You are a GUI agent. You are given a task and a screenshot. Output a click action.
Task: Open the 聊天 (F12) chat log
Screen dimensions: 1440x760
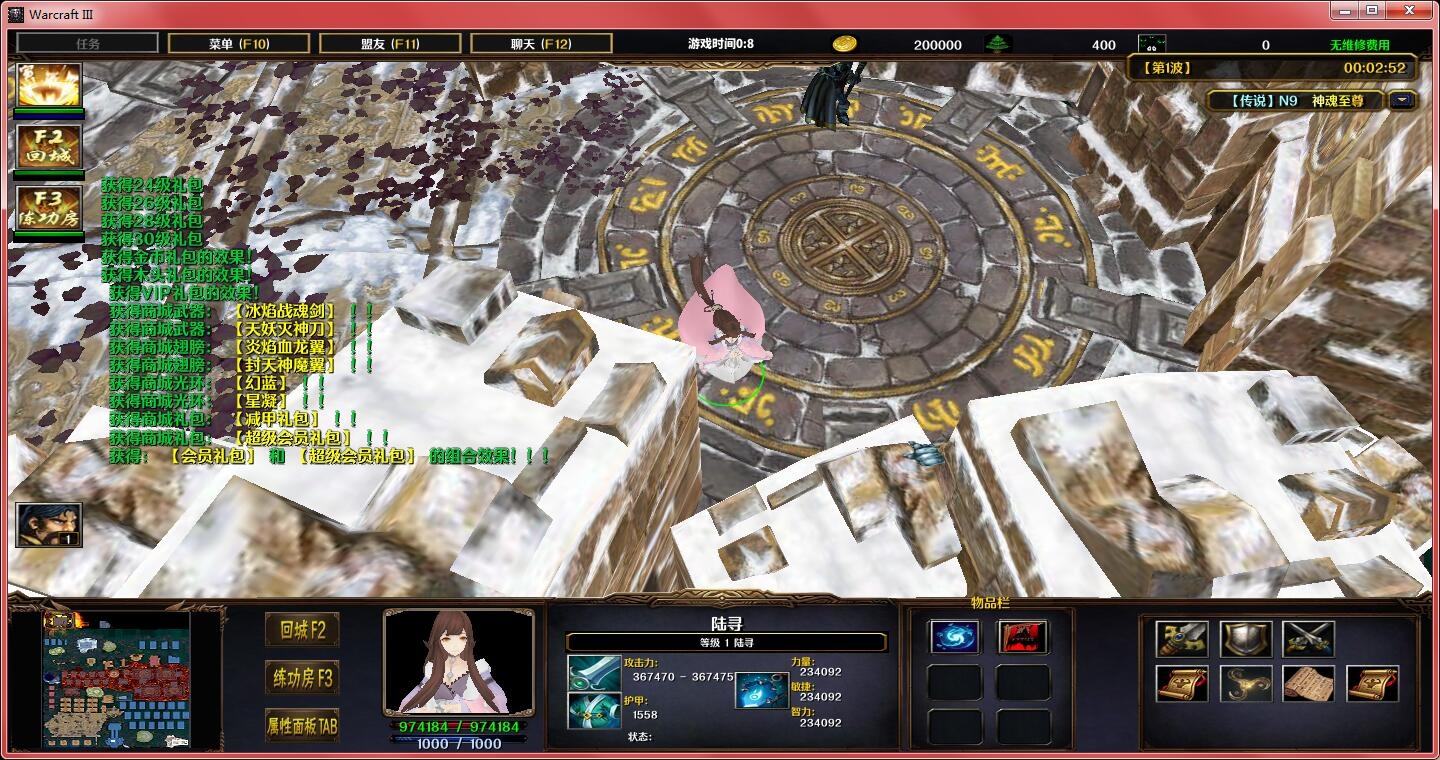click(x=541, y=44)
